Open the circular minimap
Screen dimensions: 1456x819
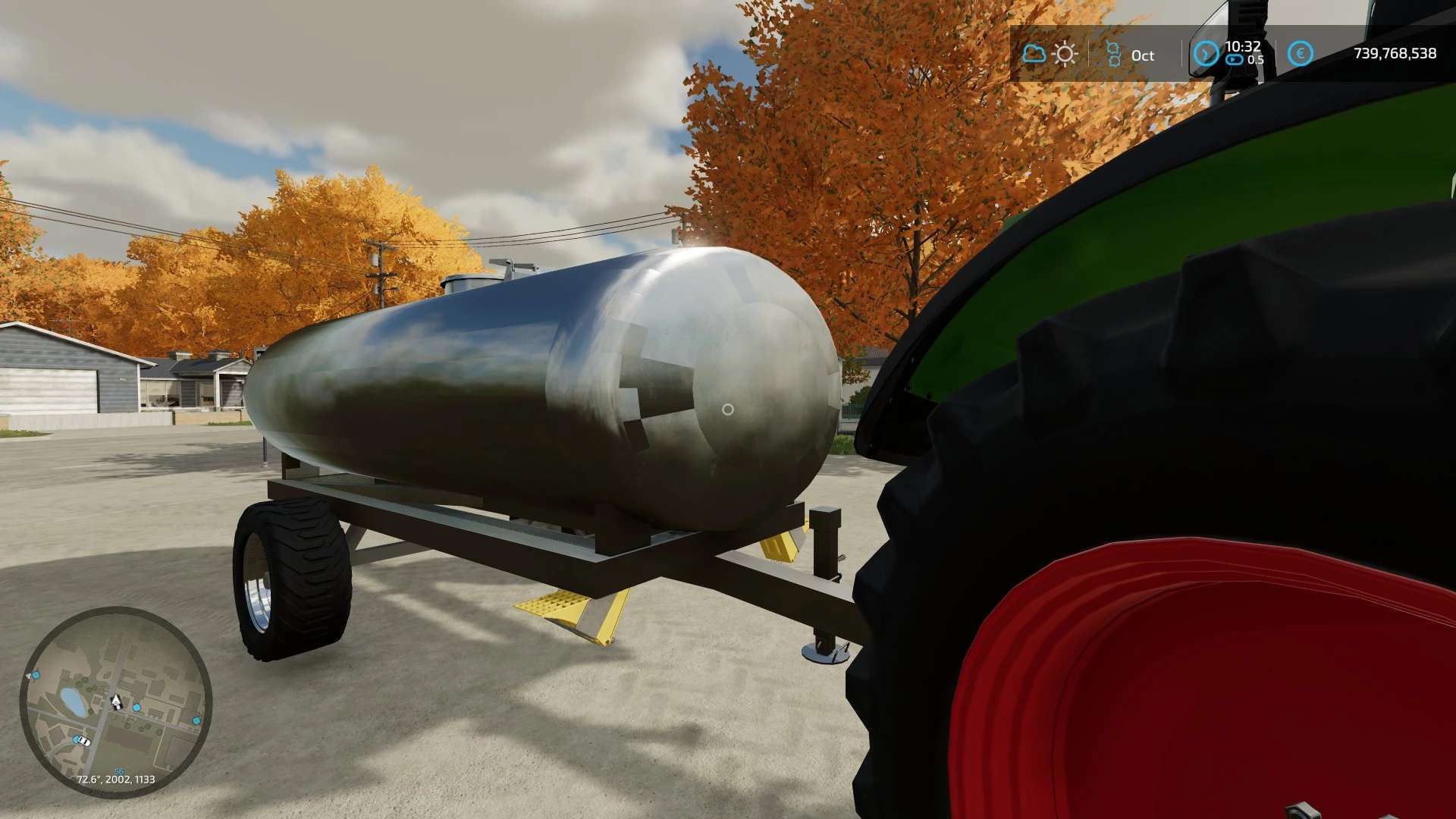(115, 701)
